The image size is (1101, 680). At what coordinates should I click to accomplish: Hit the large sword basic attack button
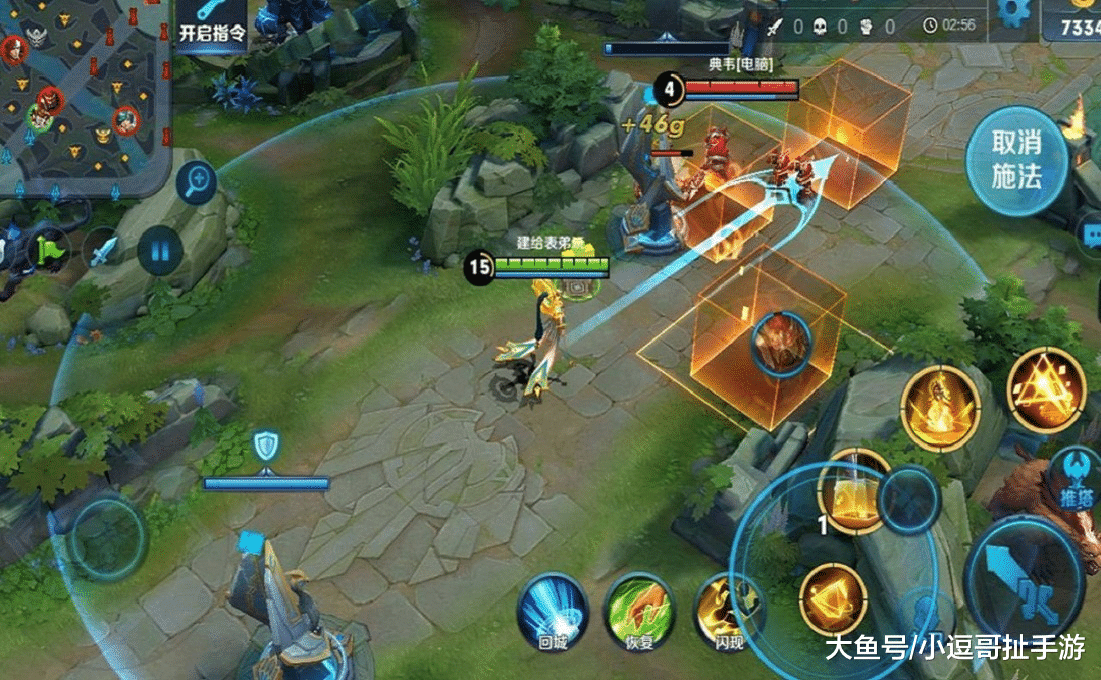tap(1025, 585)
